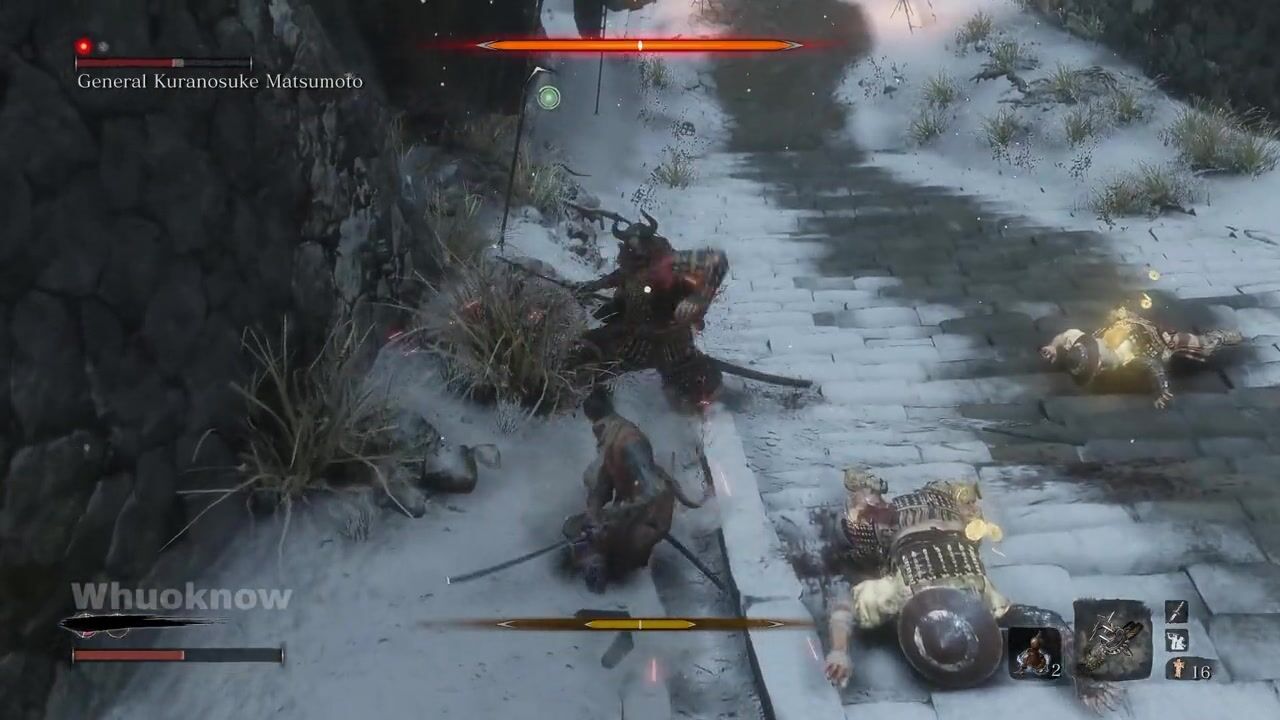
Task: Select the white combat art figure icon
Action: 1177,641
